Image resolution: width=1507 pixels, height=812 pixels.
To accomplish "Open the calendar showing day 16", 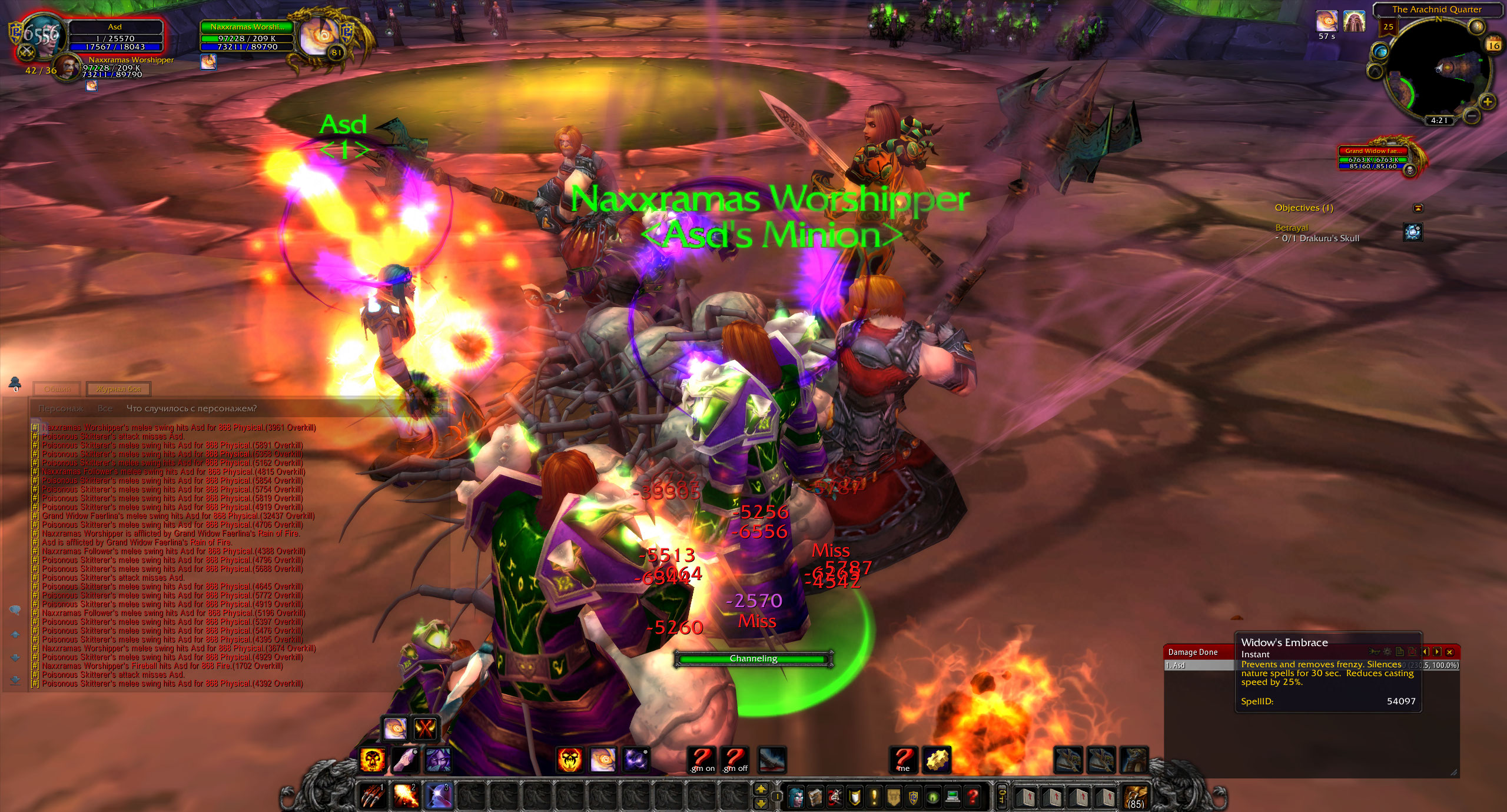I will tap(1493, 45).
